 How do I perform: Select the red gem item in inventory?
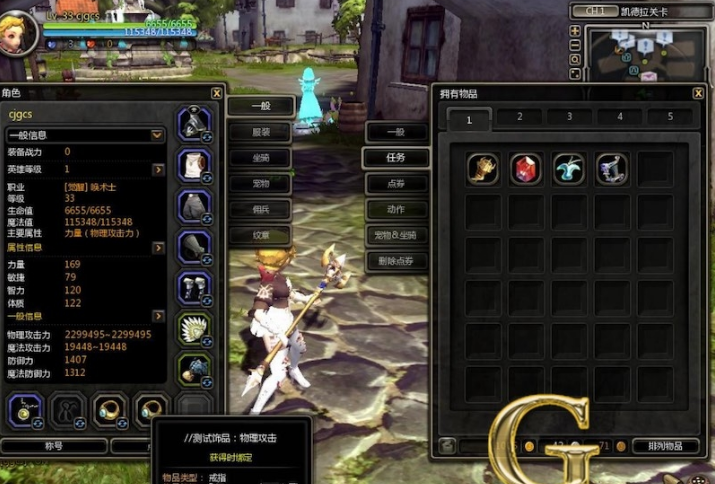[x=526, y=169]
